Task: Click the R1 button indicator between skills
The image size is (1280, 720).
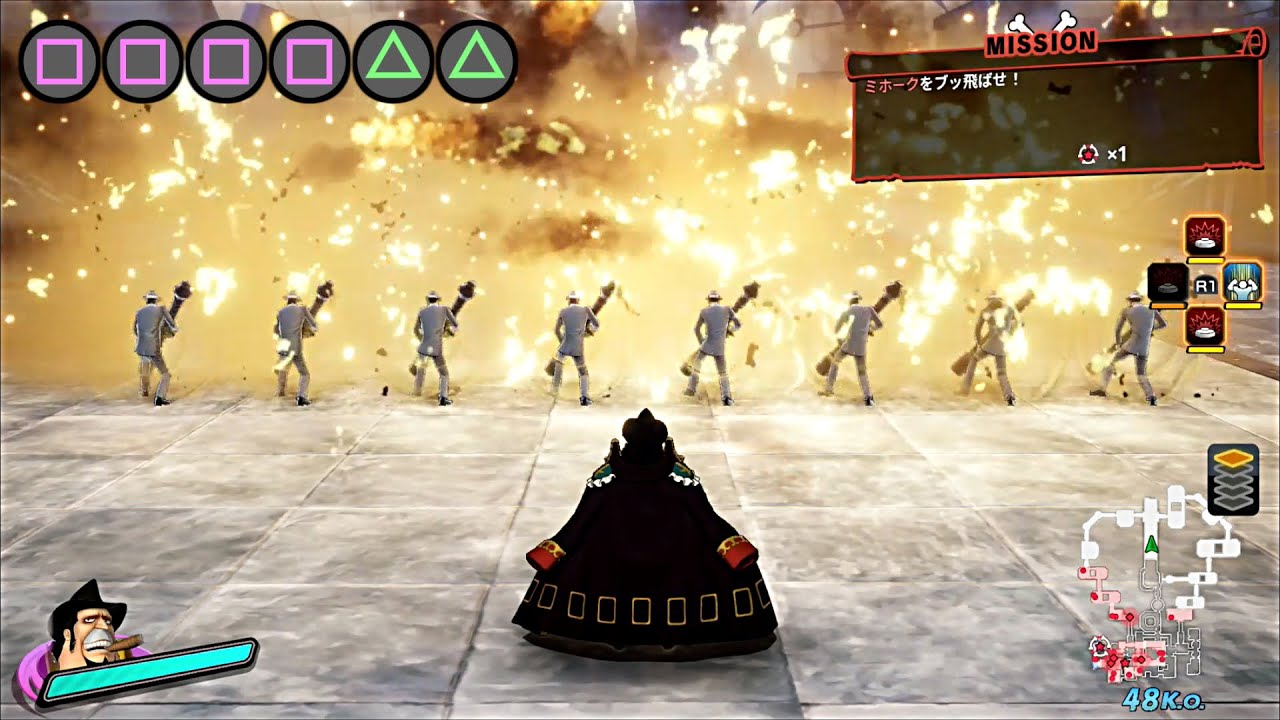Action: point(1204,284)
